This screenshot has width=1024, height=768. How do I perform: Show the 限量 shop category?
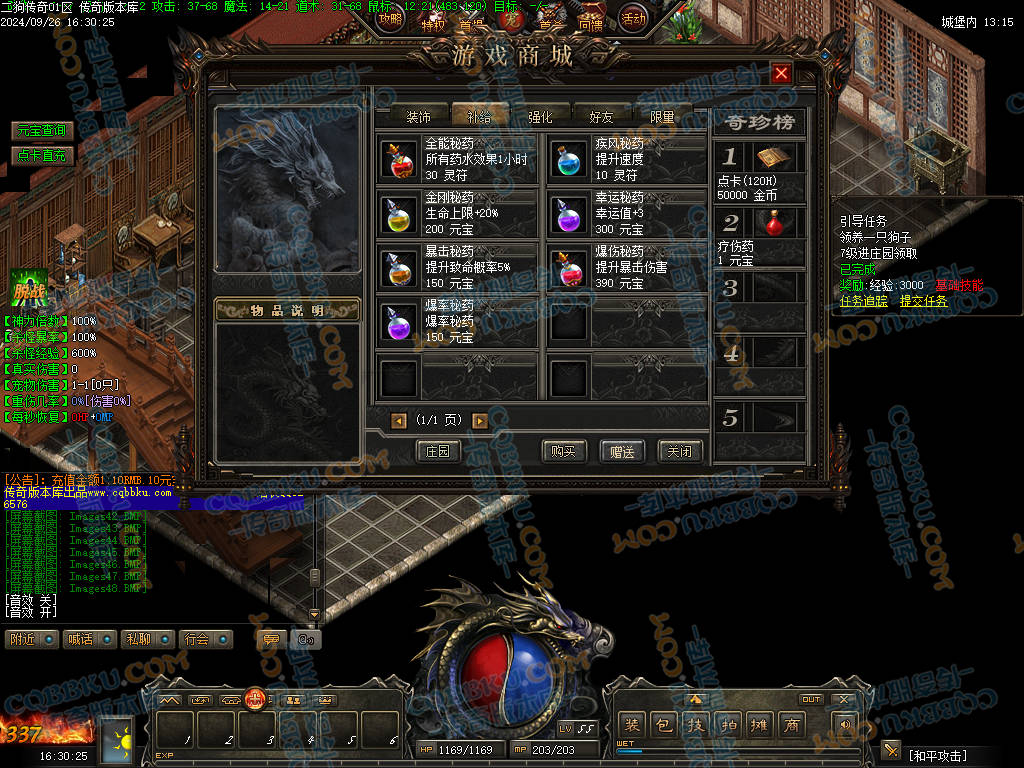pyautogui.click(x=663, y=117)
